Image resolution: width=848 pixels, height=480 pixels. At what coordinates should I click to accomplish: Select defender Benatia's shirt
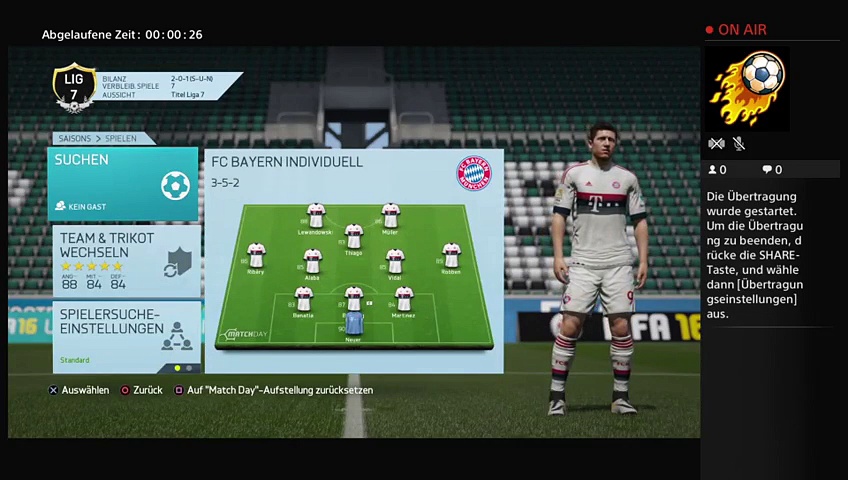click(x=303, y=299)
